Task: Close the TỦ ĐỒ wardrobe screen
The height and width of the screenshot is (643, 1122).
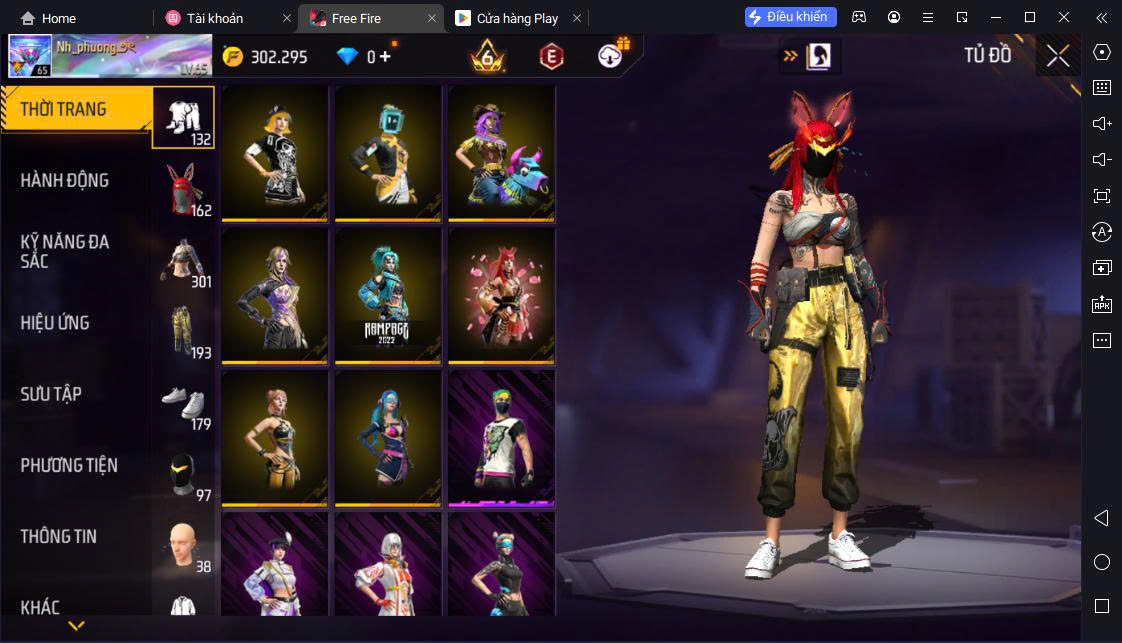Action: pyautogui.click(x=1058, y=56)
